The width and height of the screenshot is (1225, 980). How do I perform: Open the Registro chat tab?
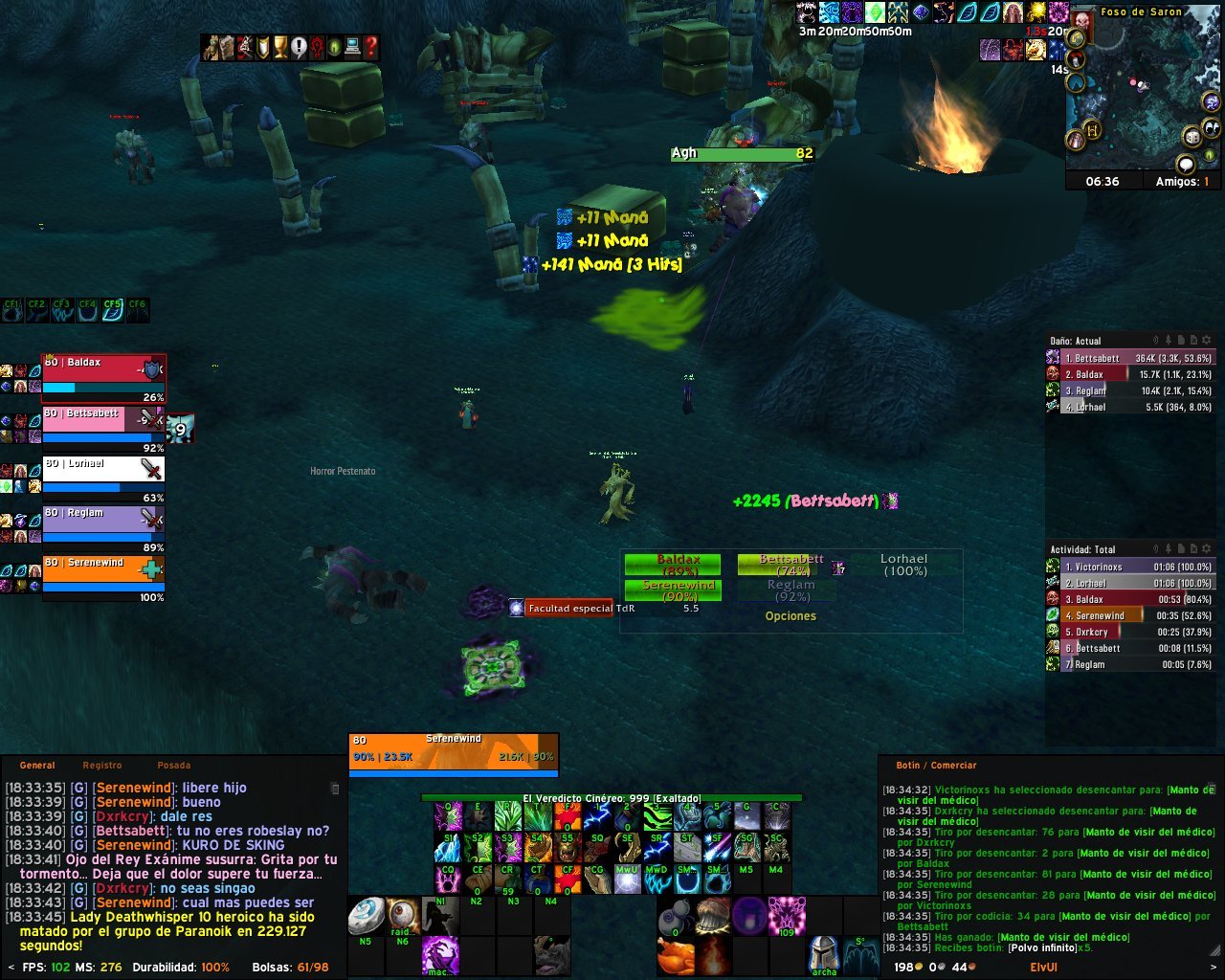coord(102,766)
